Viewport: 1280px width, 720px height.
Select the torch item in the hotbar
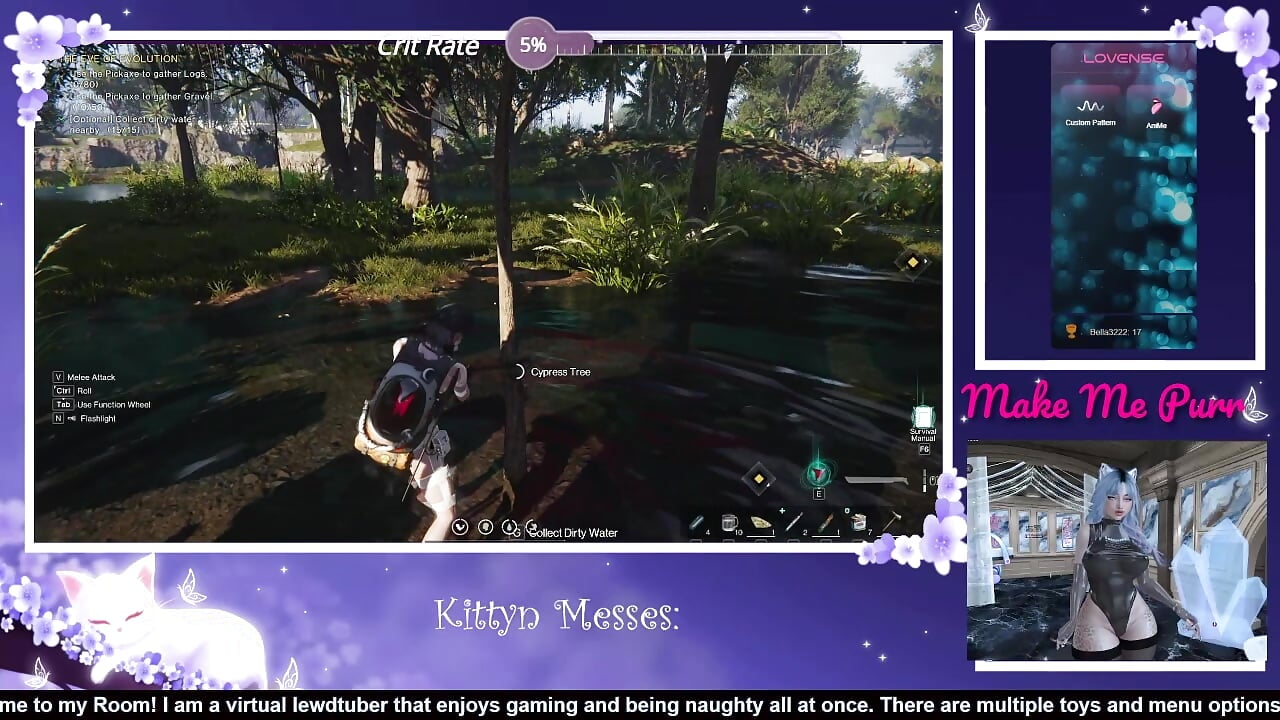point(825,521)
